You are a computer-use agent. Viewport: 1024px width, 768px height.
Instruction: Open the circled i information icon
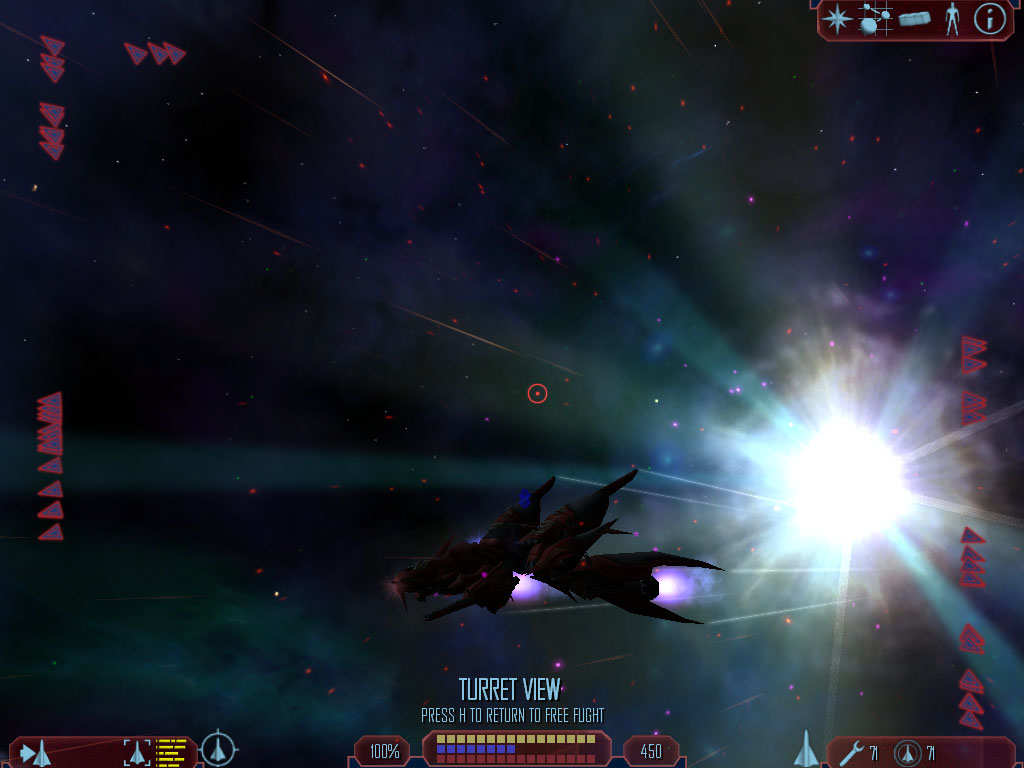pos(989,19)
